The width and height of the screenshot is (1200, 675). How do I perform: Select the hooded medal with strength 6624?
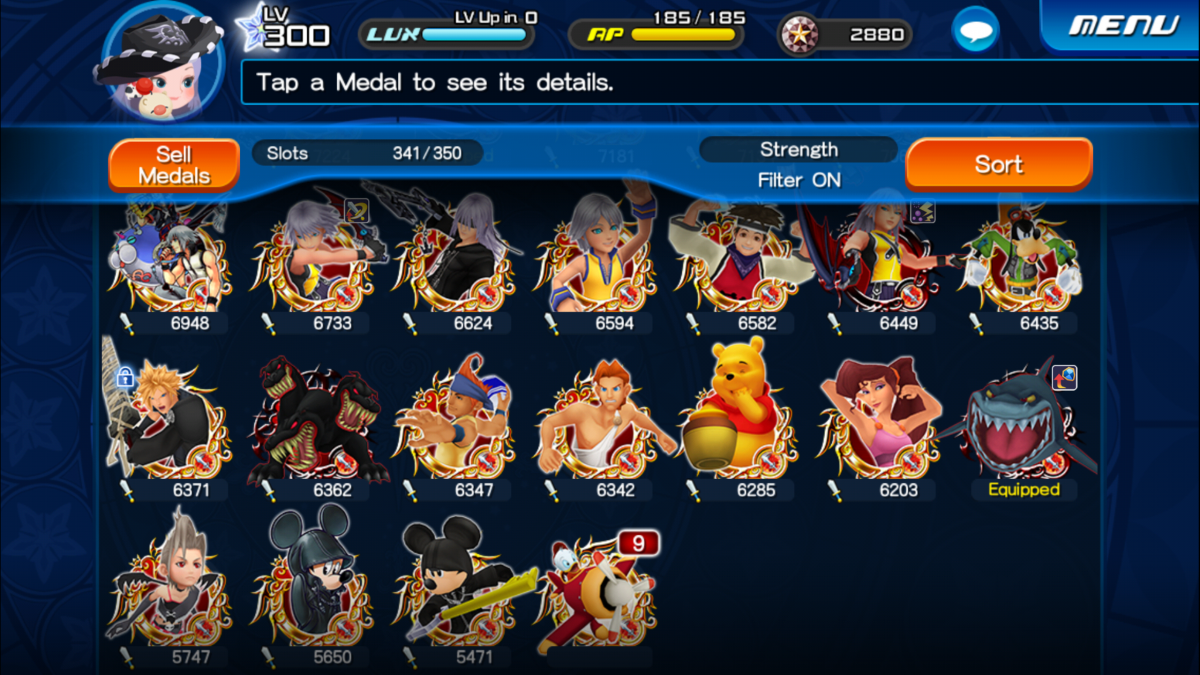pyautogui.click(x=456, y=260)
